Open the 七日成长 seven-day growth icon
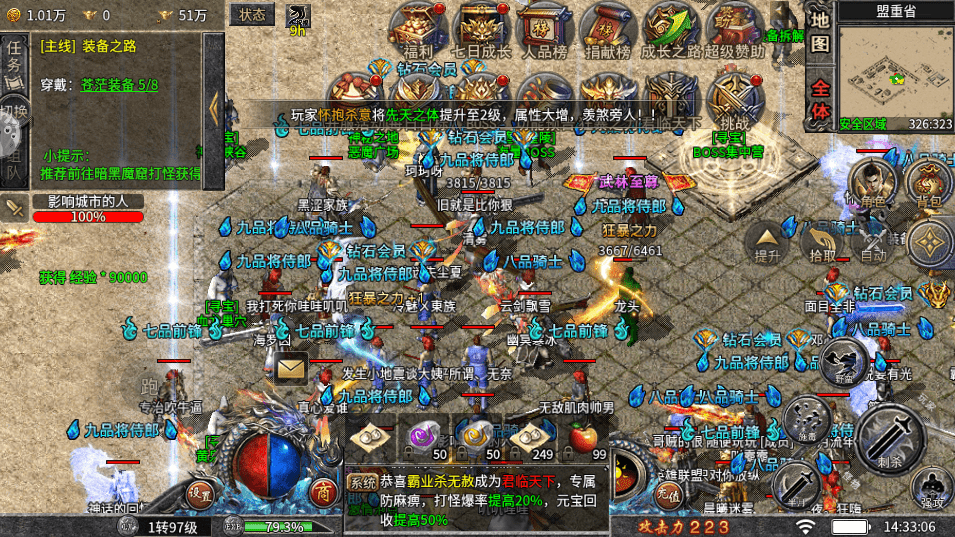The height and width of the screenshot is (537, 955). (482, 27)
